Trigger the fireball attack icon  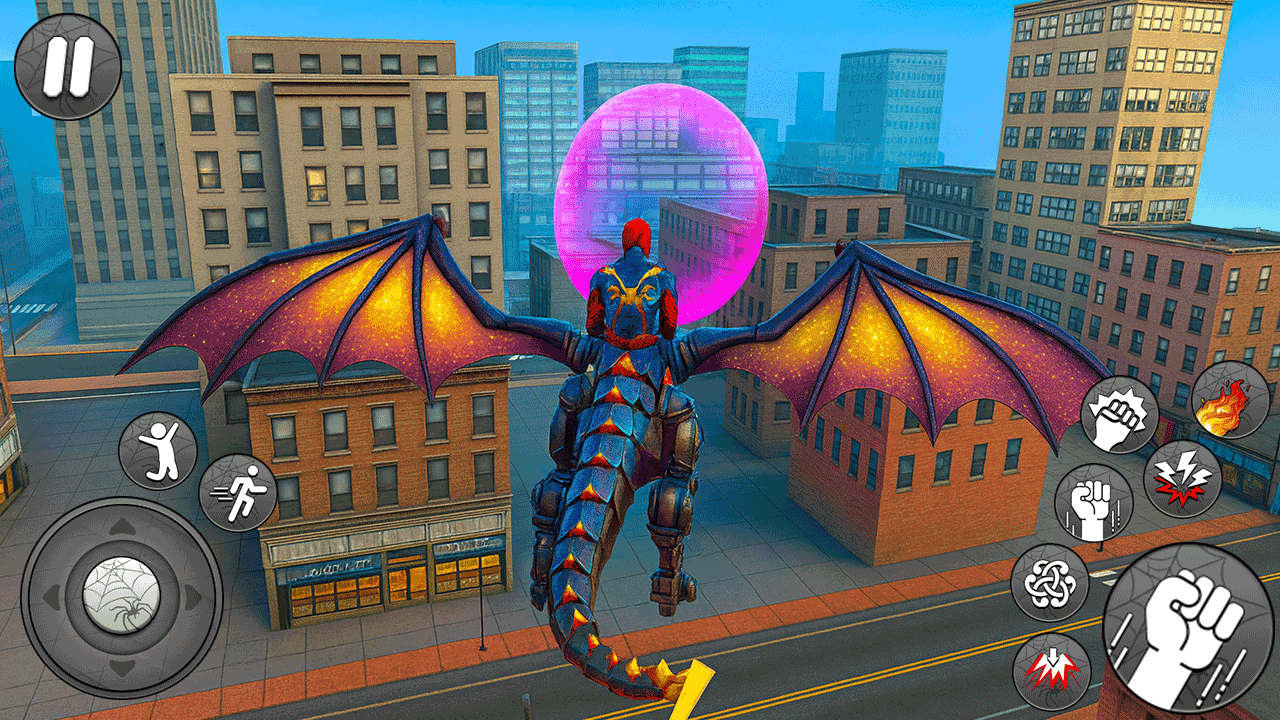tap(1230, 400)
